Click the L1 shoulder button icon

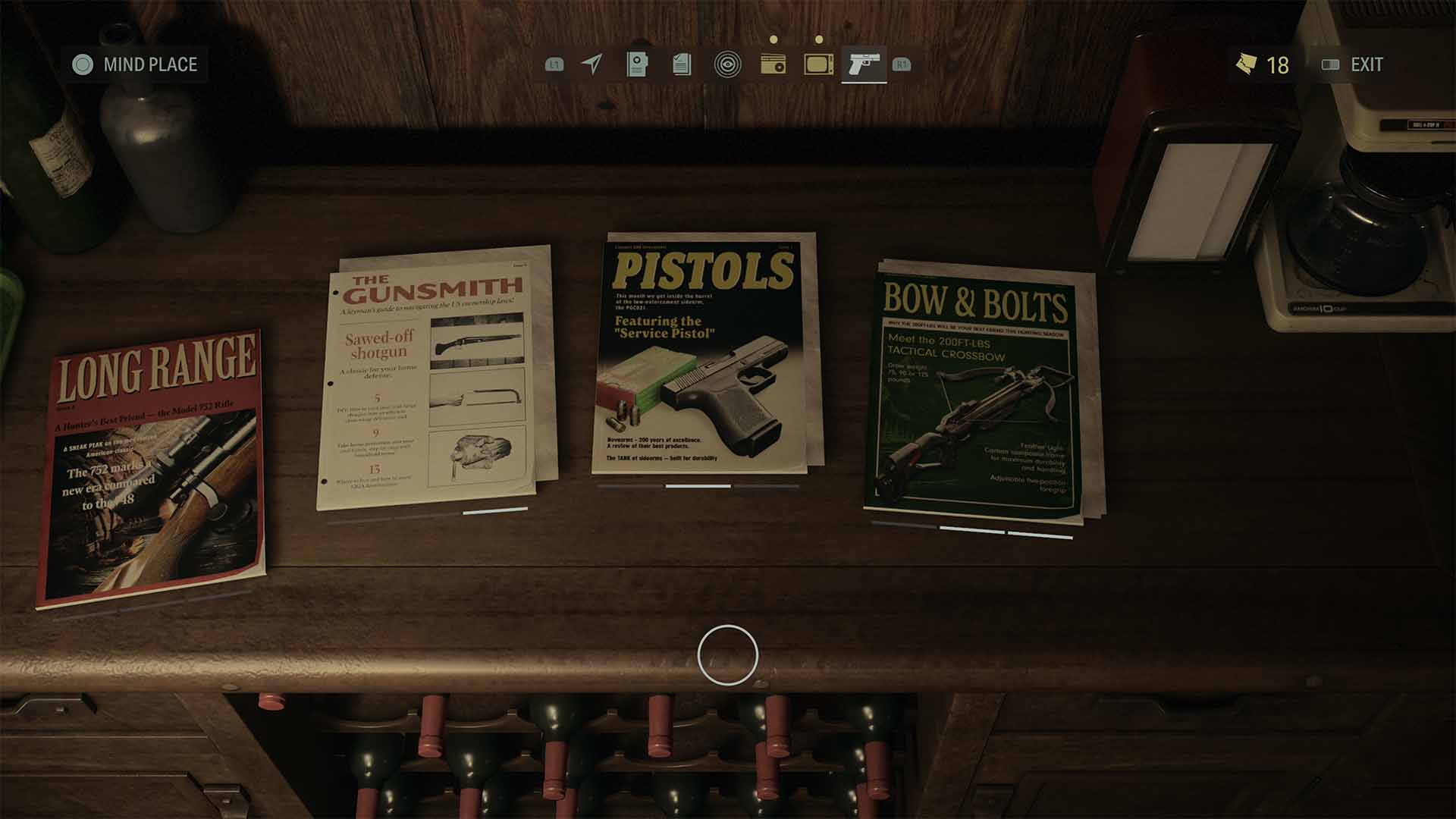click(x=556, y=66)
